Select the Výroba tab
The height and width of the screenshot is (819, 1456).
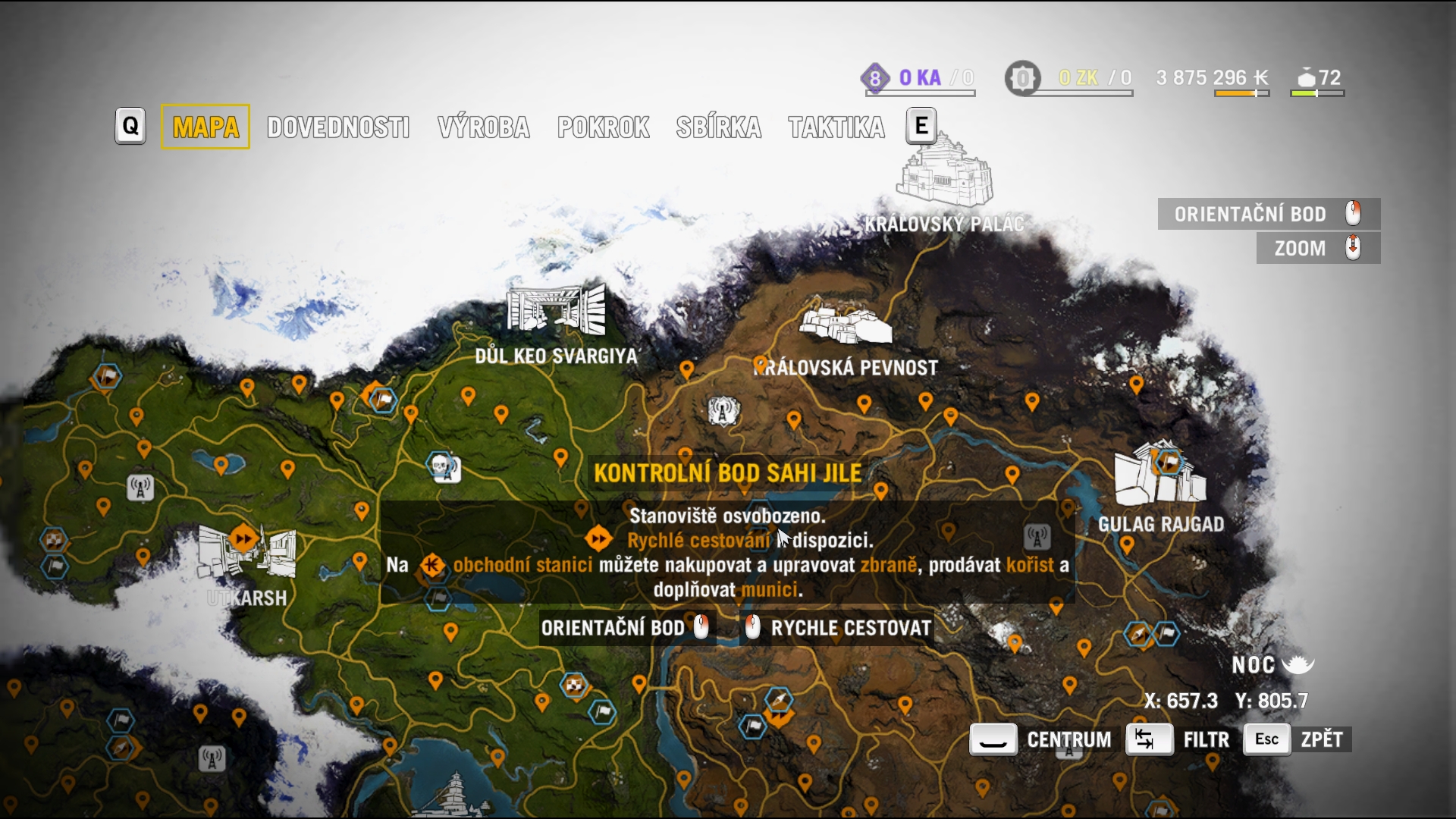484,127
